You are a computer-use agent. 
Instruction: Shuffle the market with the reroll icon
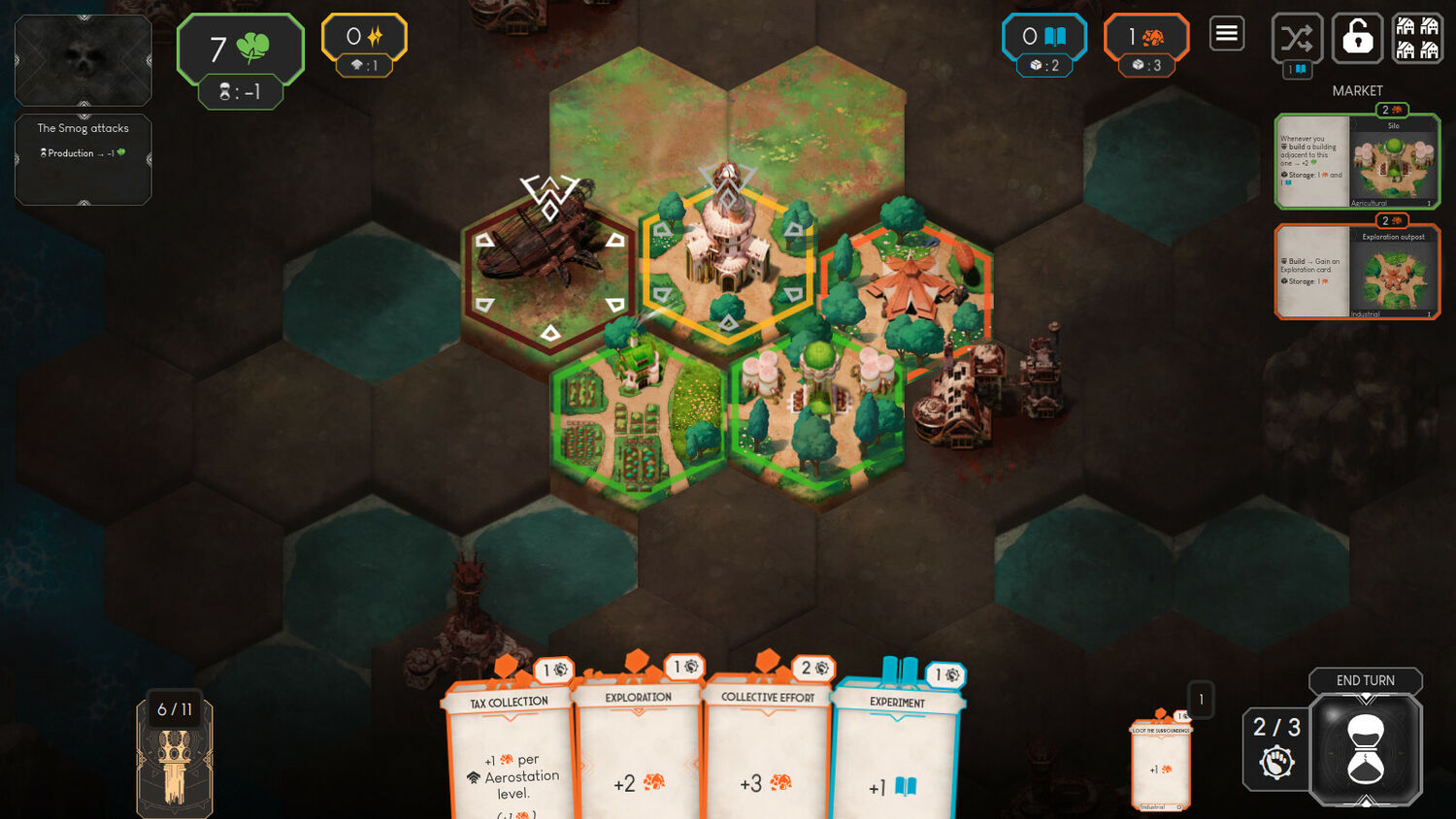pos(1297,39)
